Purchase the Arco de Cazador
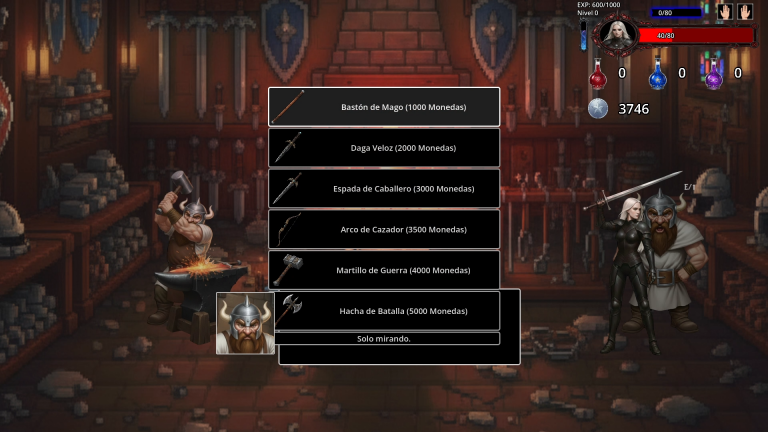Image resolution: width=768 pixels, height=432 pixels. [x=384, y=229]
